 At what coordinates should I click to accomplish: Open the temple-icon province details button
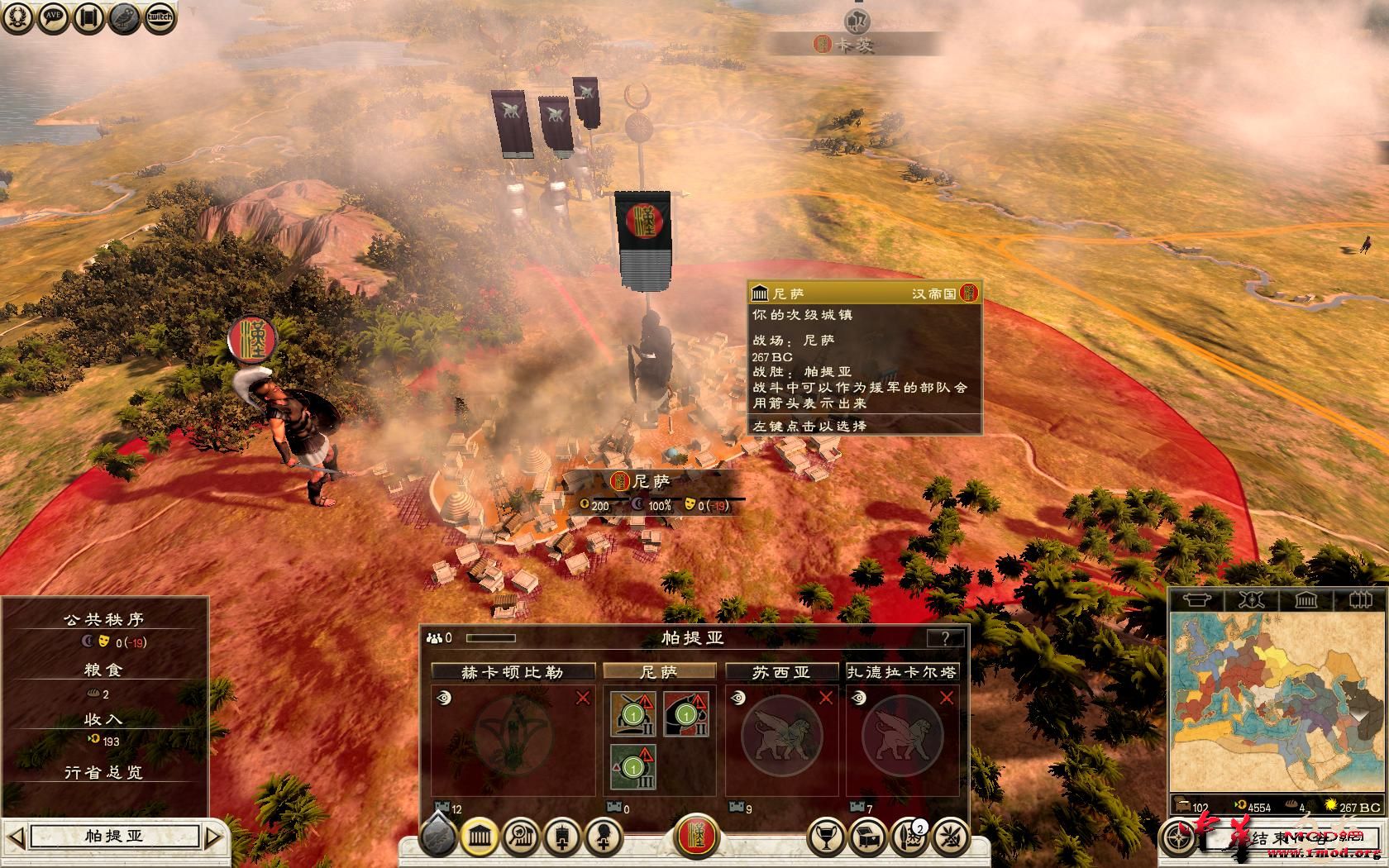tap(479, 838)
